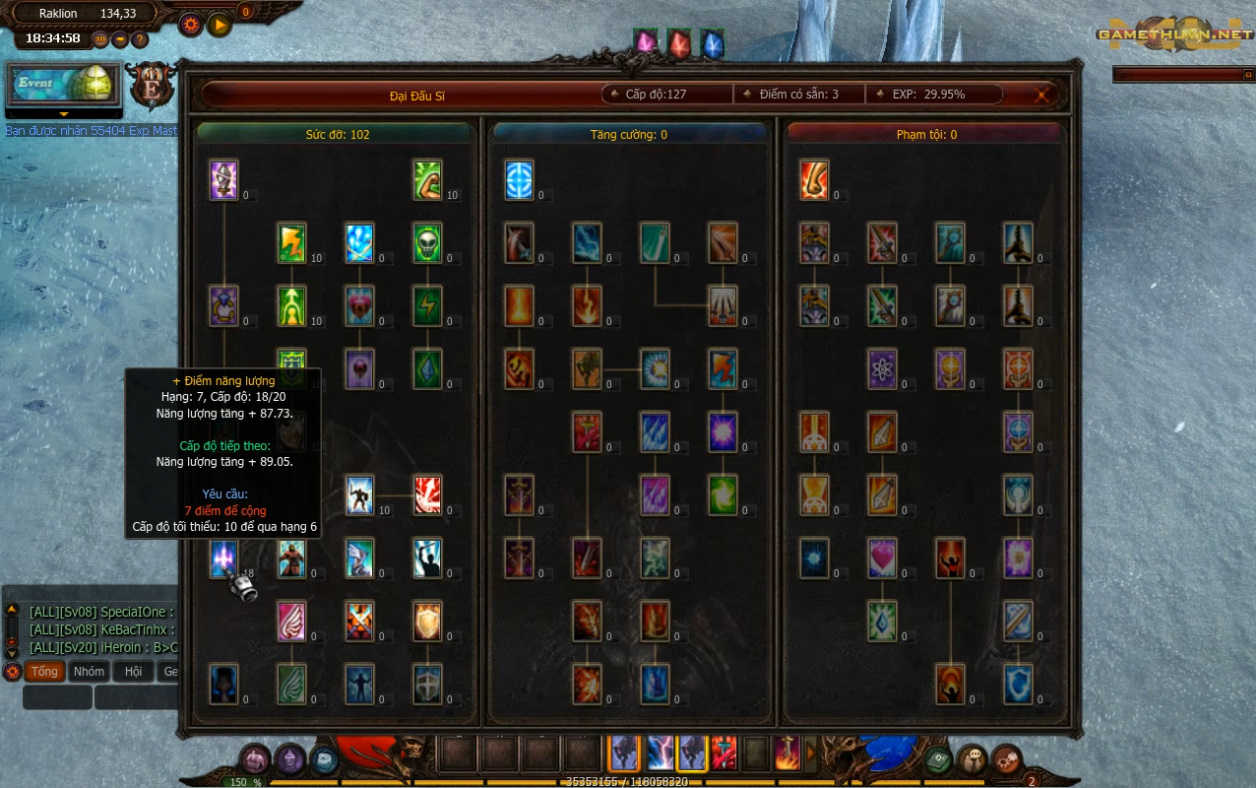Open the Hội chat tab
This screenshot has width=1256, height=788.
133,672
